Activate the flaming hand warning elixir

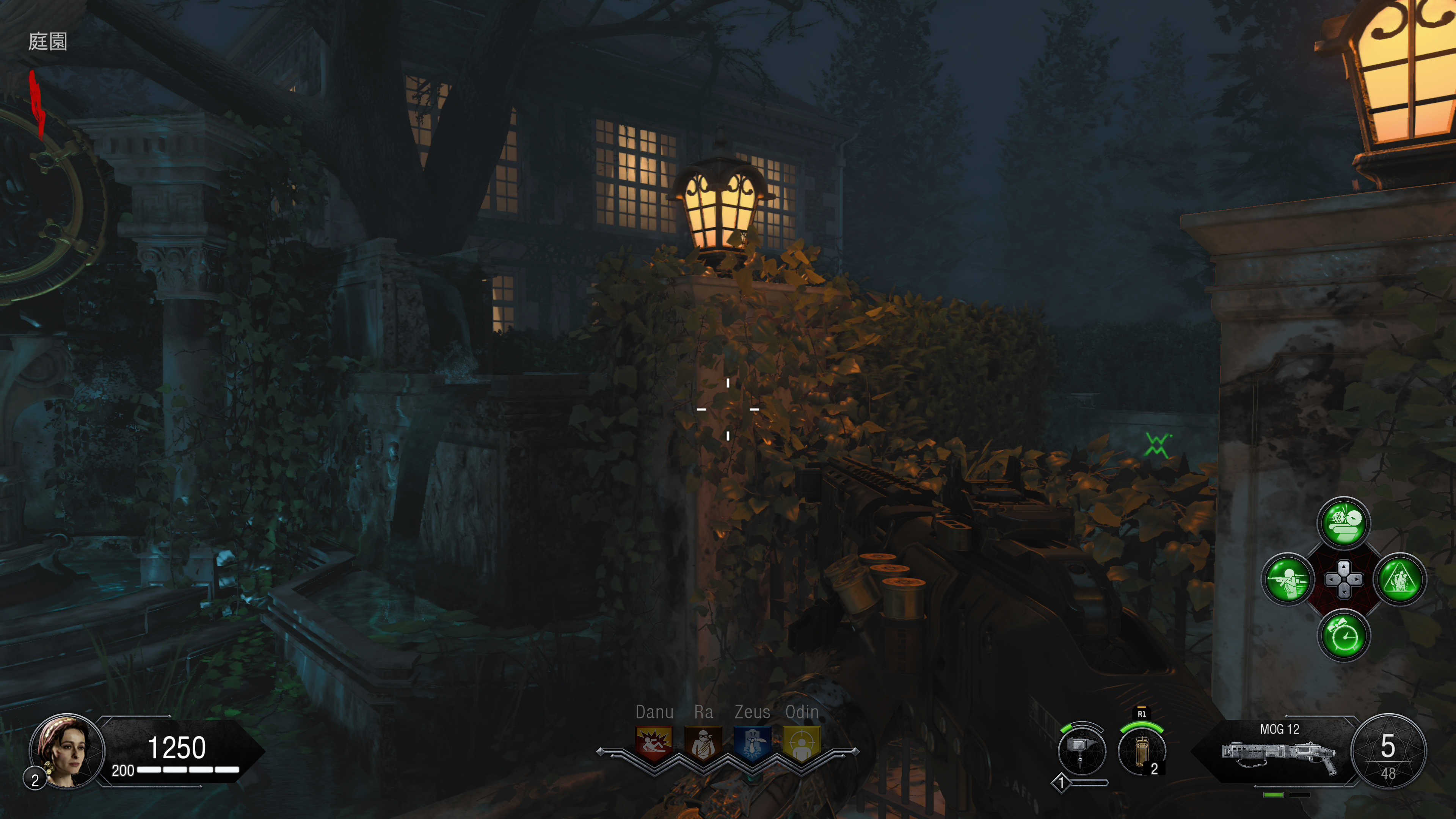[1400, 580]
